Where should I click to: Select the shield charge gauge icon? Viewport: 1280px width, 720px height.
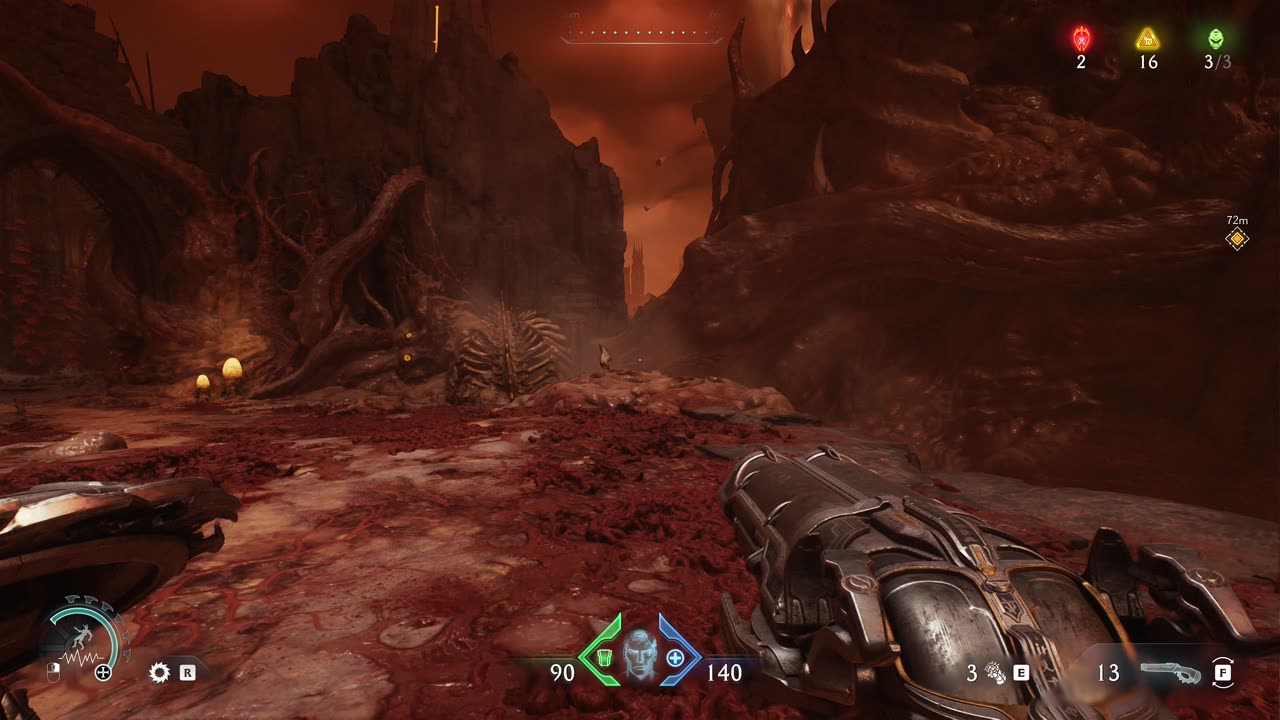(x=85, y=639)
